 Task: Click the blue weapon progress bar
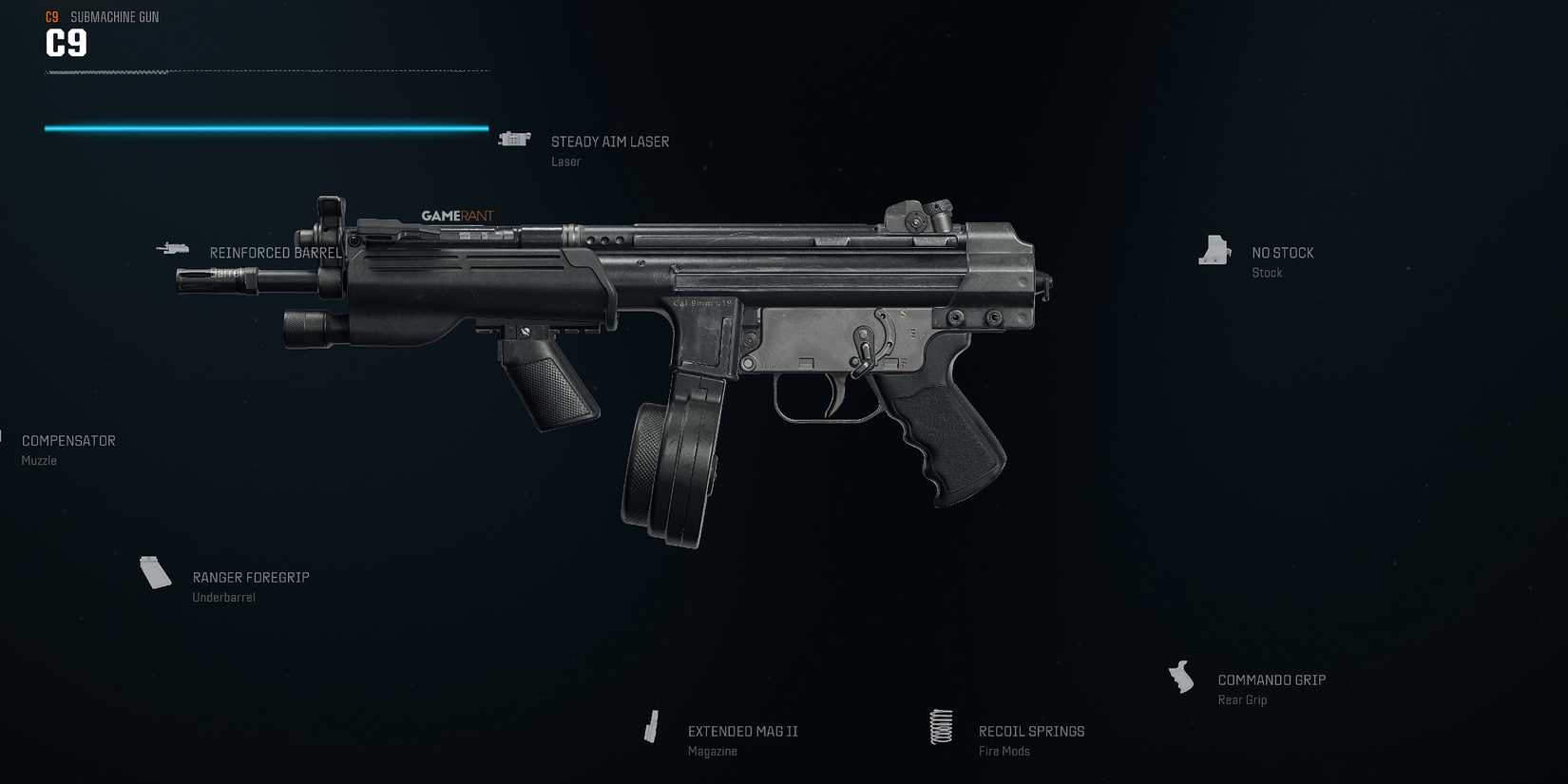click(266, 126)
